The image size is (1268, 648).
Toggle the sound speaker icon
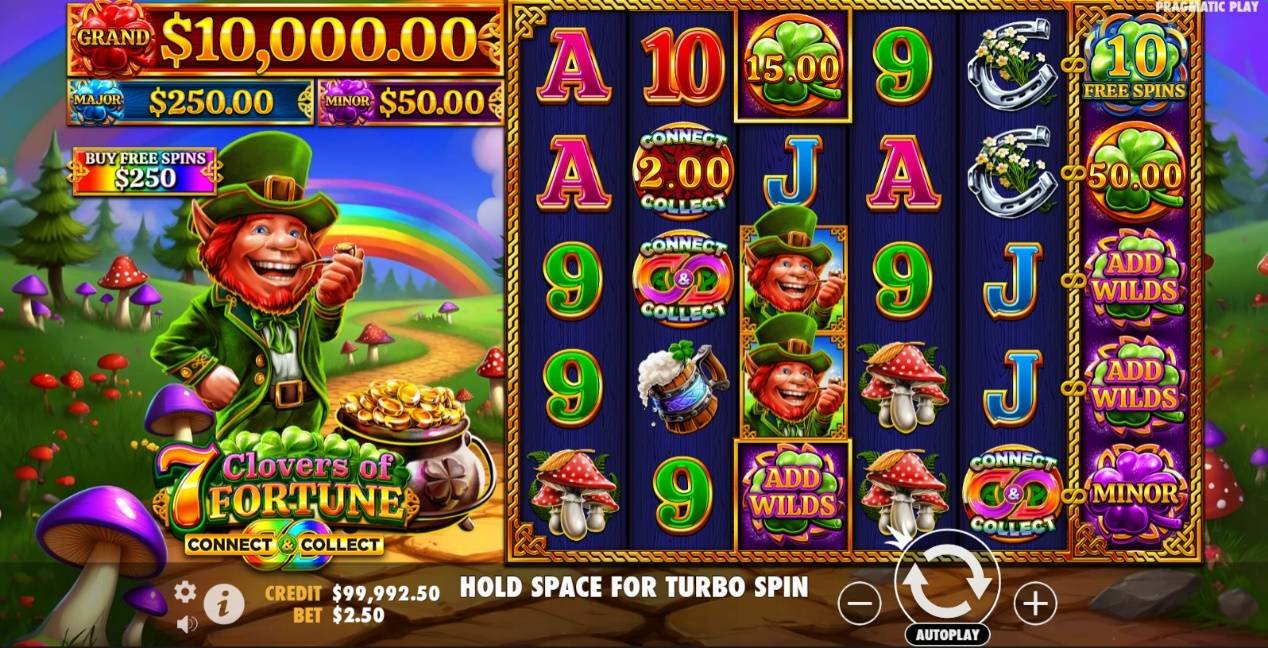[x=185, y=623]
